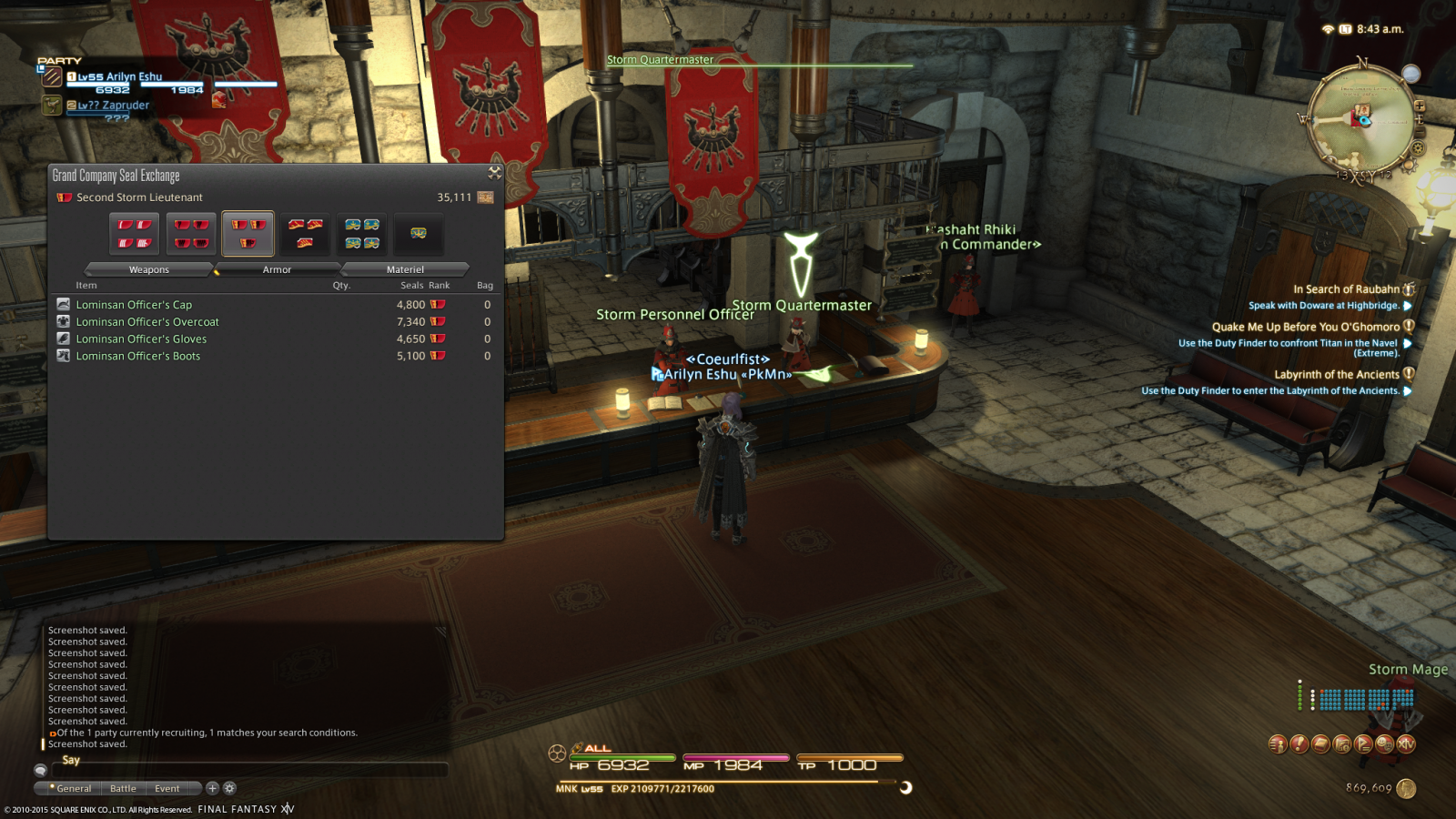This screenshot has width=1456, height=819.
Task: Open the In Search of Raubahn quest
Action: tap(1346, 289)
